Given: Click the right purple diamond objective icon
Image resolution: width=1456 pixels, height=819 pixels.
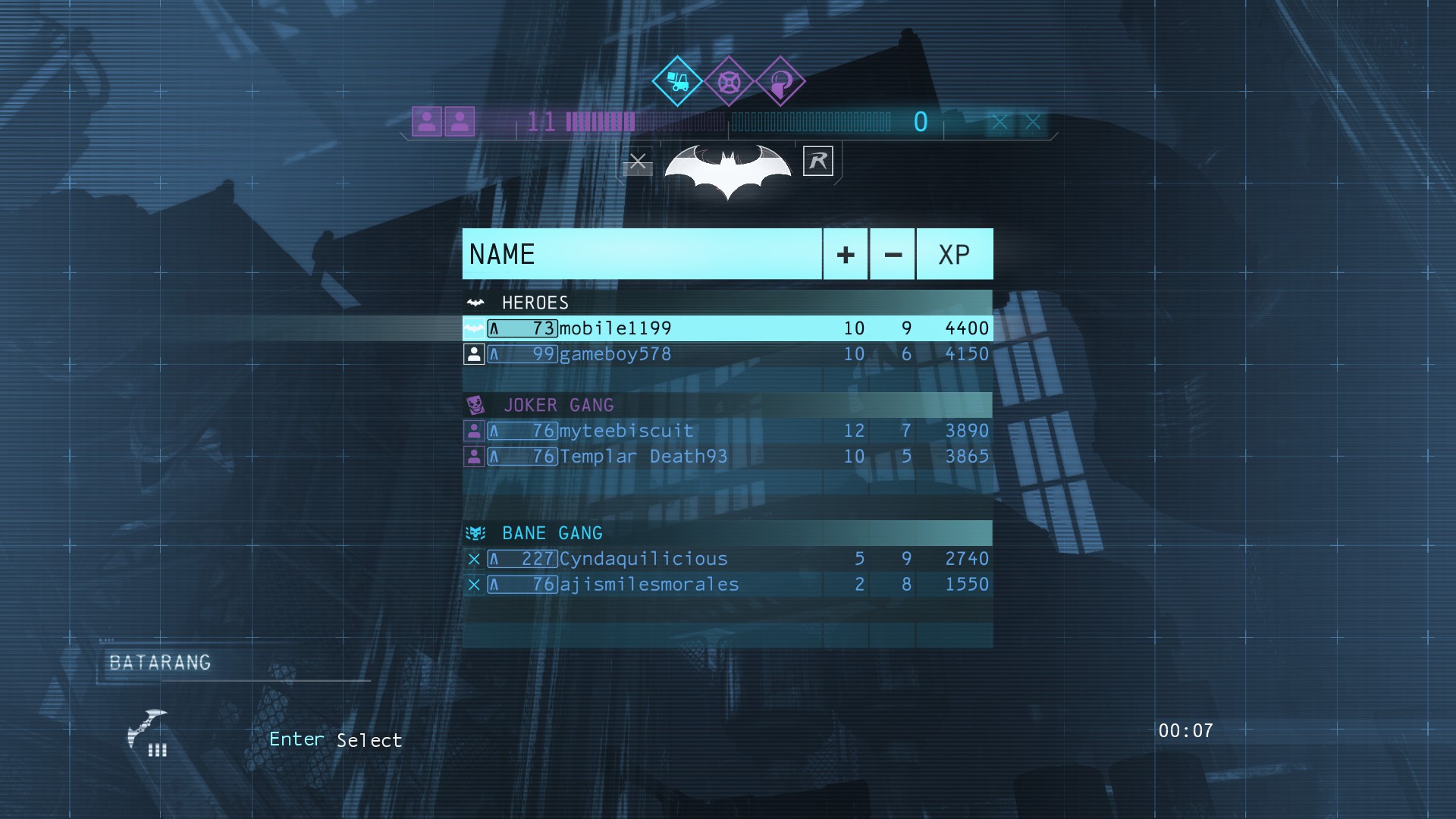Looking at the screenshot, I should [780, 81].
